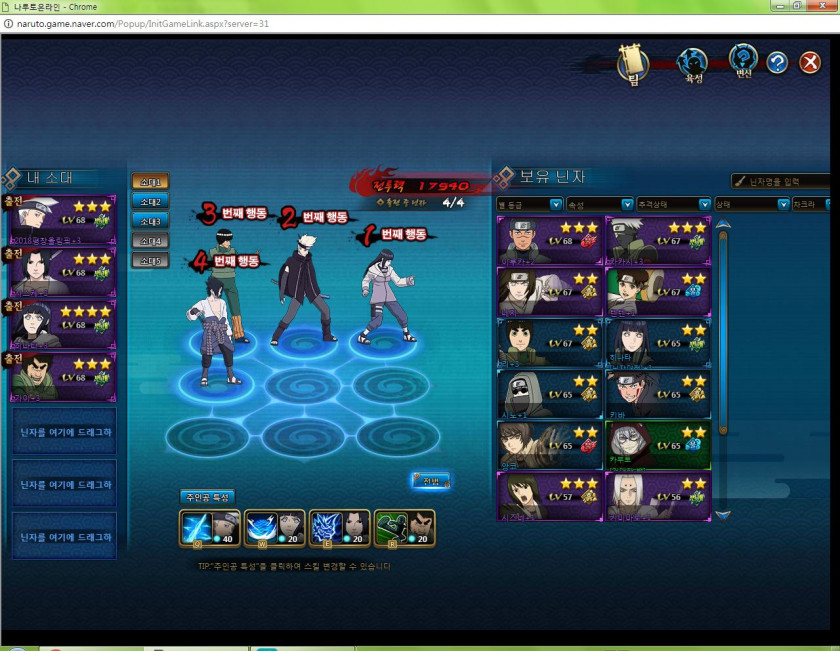
Task: Switch to squad tab 소대2
Action: pos(150,201)
